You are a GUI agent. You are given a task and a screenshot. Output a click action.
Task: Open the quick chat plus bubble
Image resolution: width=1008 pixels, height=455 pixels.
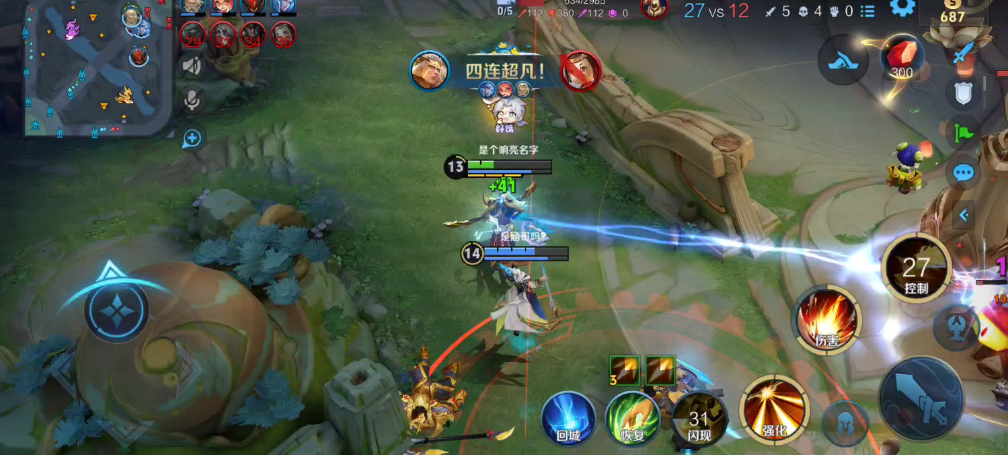[192, 138]
